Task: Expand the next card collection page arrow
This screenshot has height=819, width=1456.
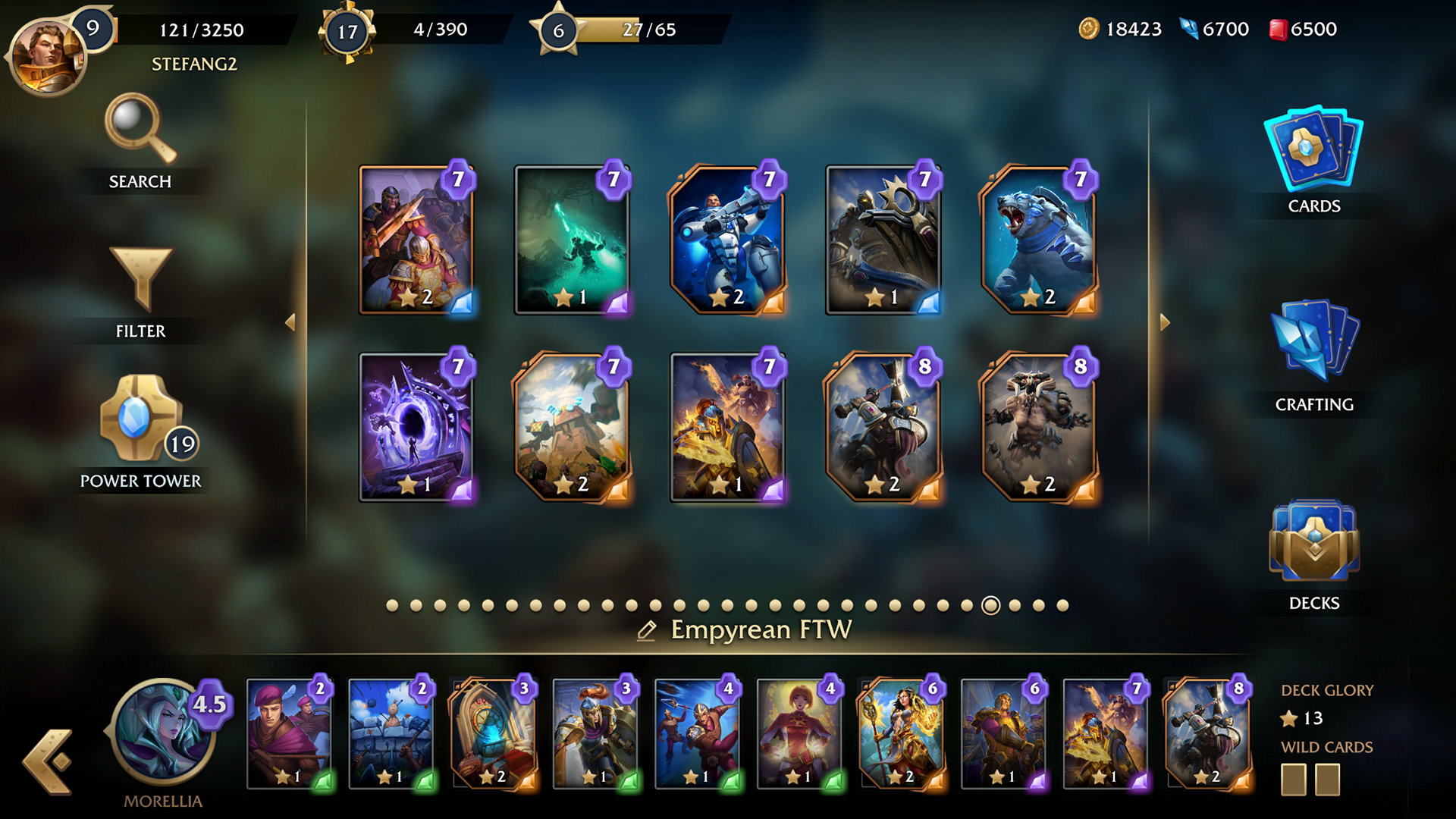Action: point(1164,322)
